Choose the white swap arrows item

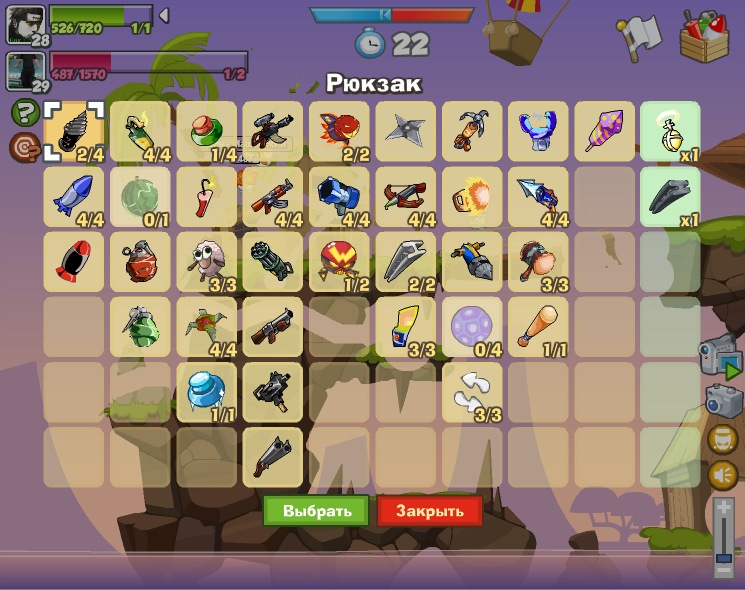tap(472, 392)
